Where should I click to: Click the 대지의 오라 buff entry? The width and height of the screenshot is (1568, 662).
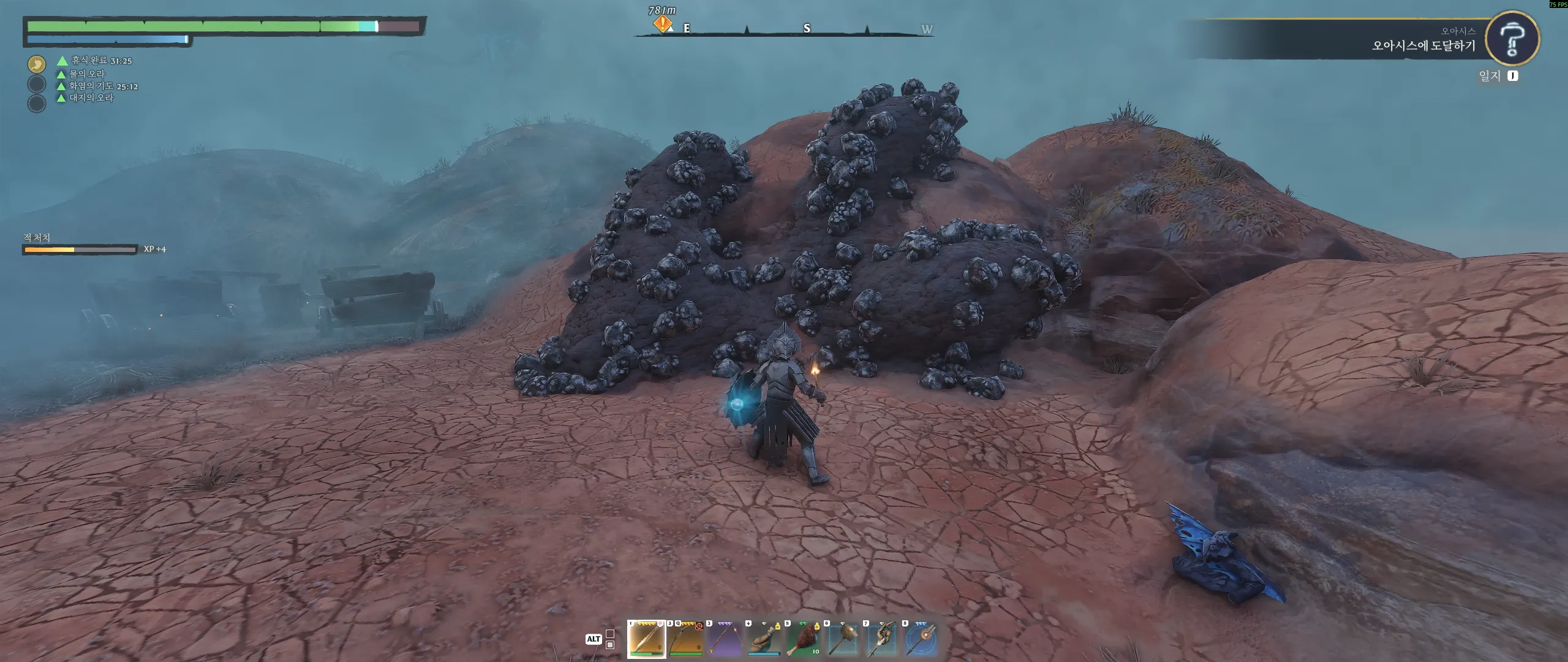(x=91, y=98)
